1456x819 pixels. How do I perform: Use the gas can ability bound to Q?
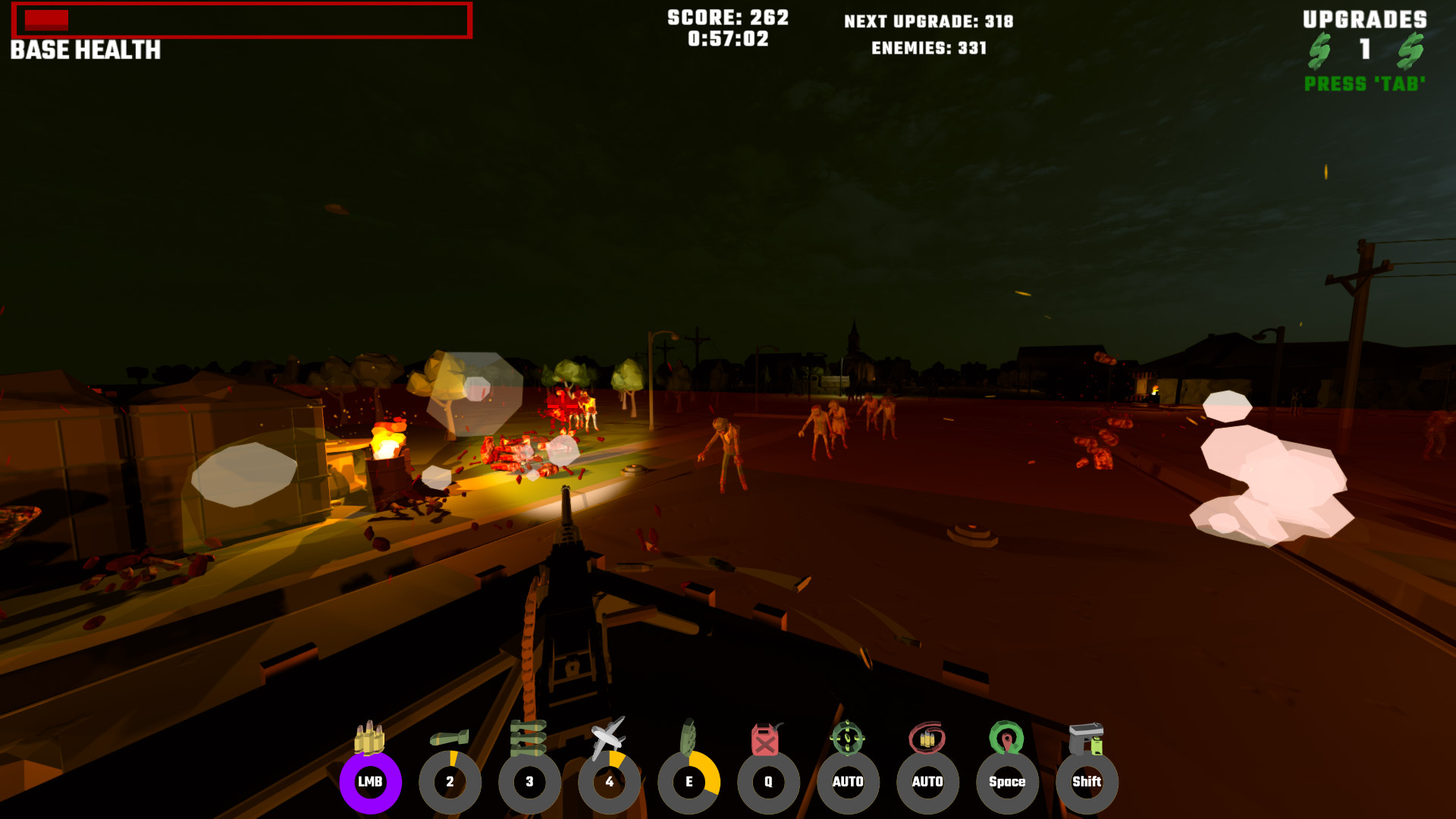[768, 782]
